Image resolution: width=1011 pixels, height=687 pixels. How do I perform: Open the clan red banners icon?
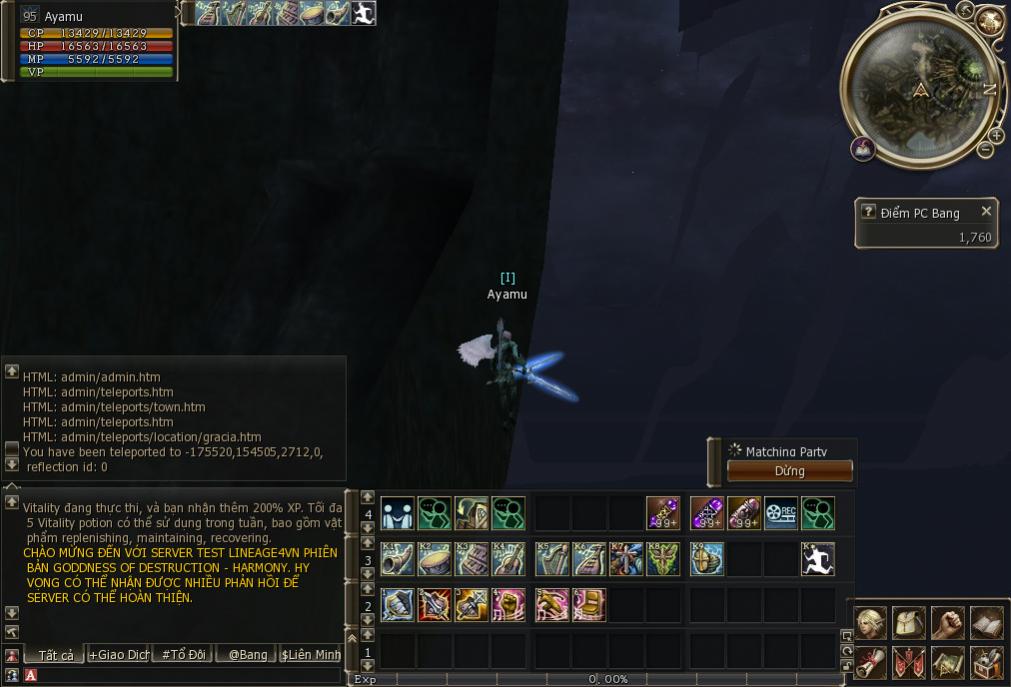(908, 662)
